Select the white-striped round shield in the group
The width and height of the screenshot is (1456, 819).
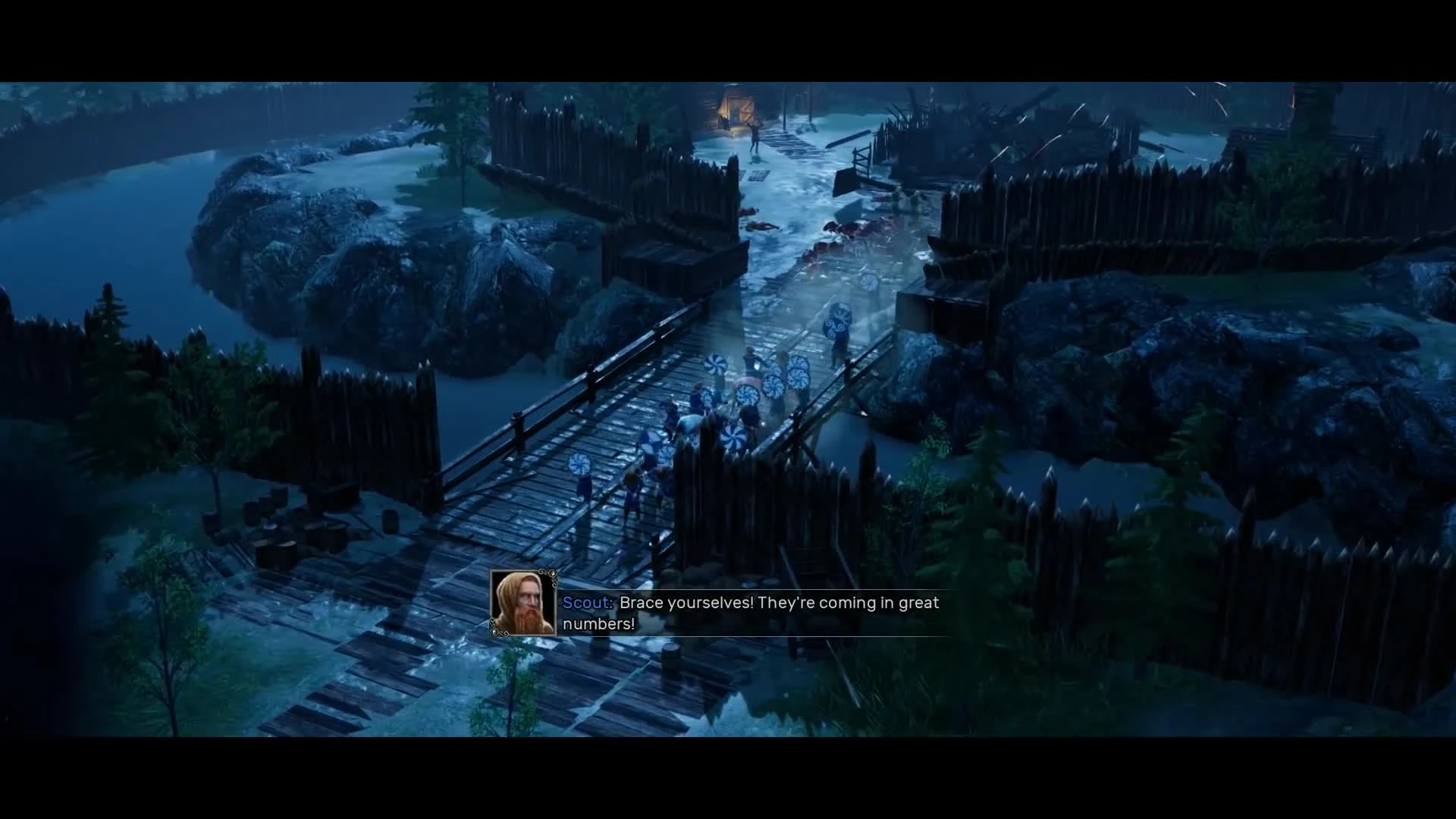715,364
